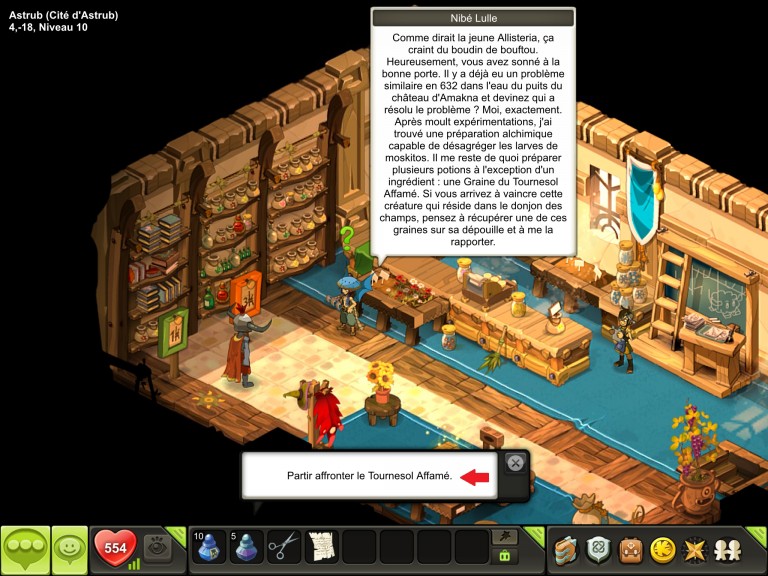Open the yellow smiley face menu icon
This screenshot has width=768, height=576.
click(x=661, y=548)
